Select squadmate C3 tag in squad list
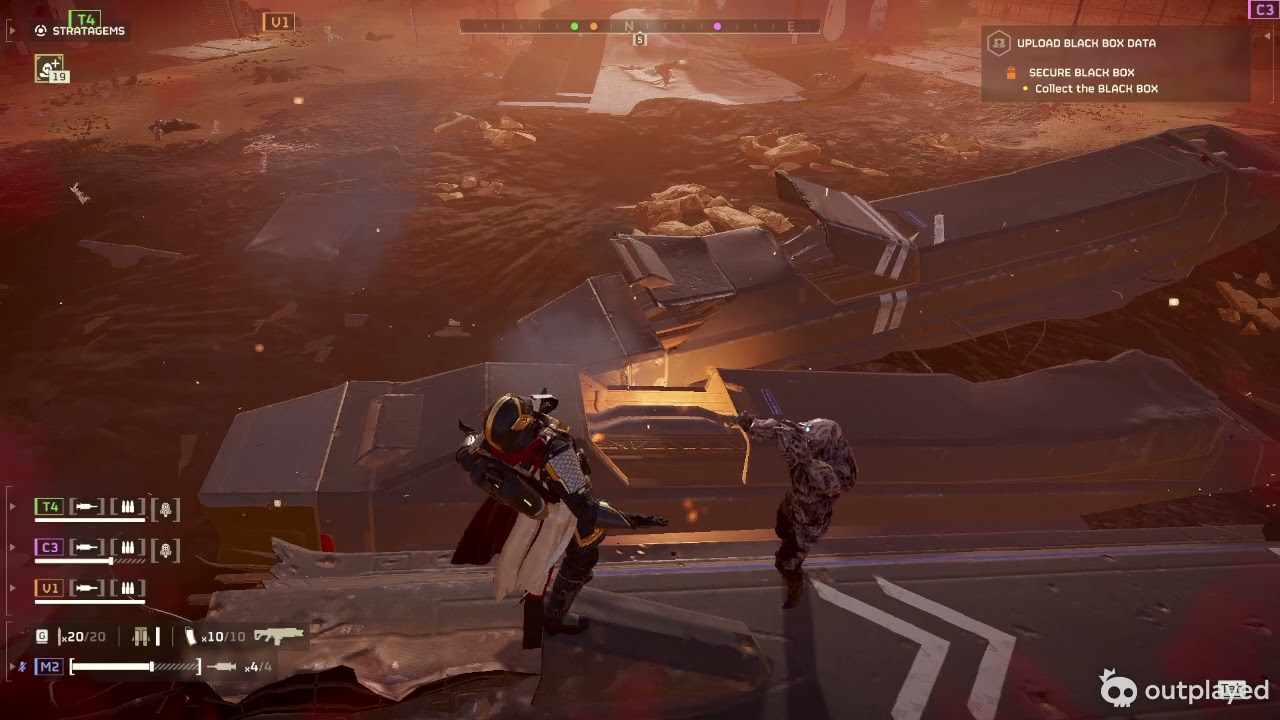The width and height of the screenshot is (1280, 720). (x=49, y=547)
